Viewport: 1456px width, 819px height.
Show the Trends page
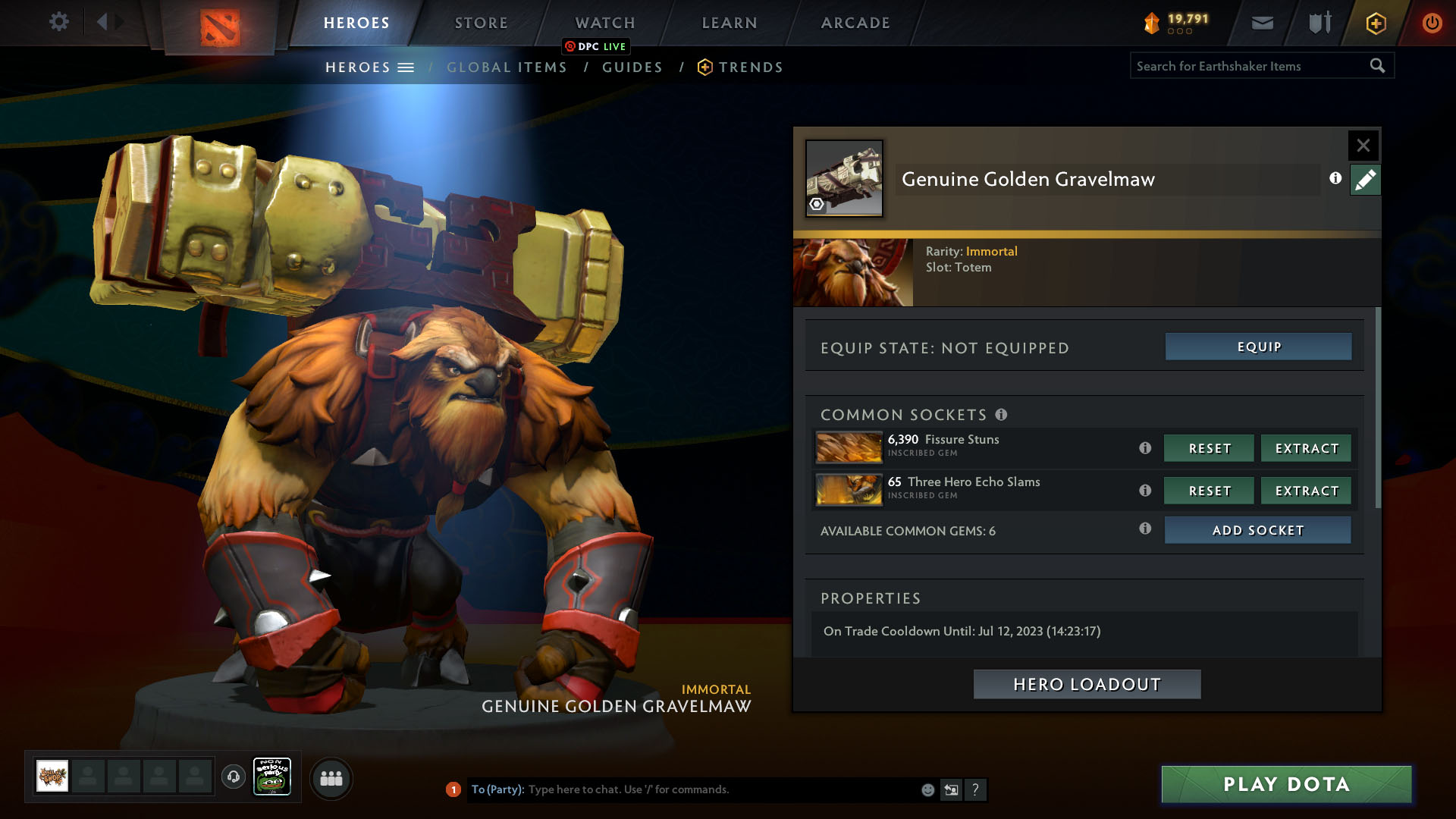750,67
